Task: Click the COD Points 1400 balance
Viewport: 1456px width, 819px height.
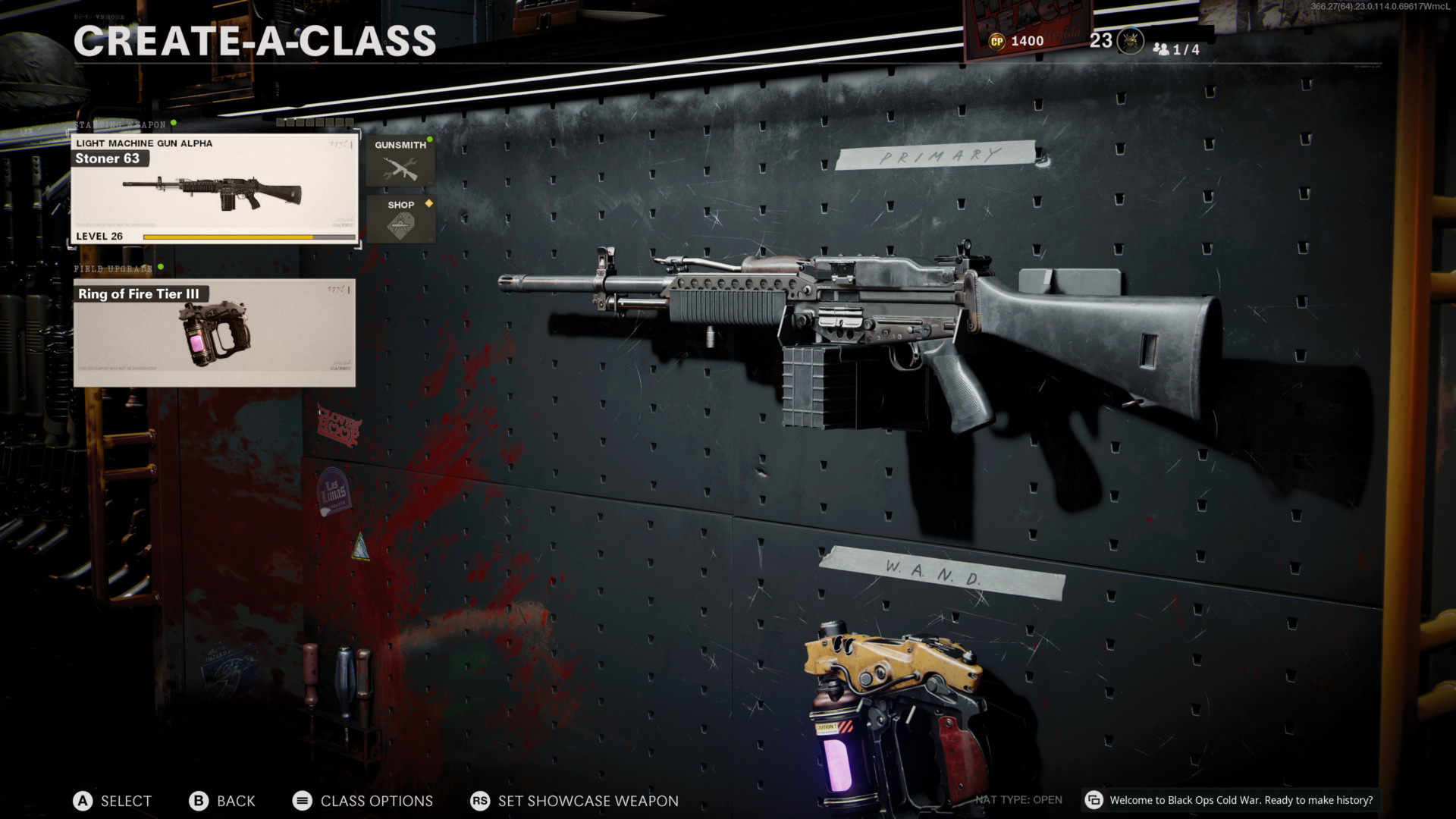Action: click(1017, 41)
